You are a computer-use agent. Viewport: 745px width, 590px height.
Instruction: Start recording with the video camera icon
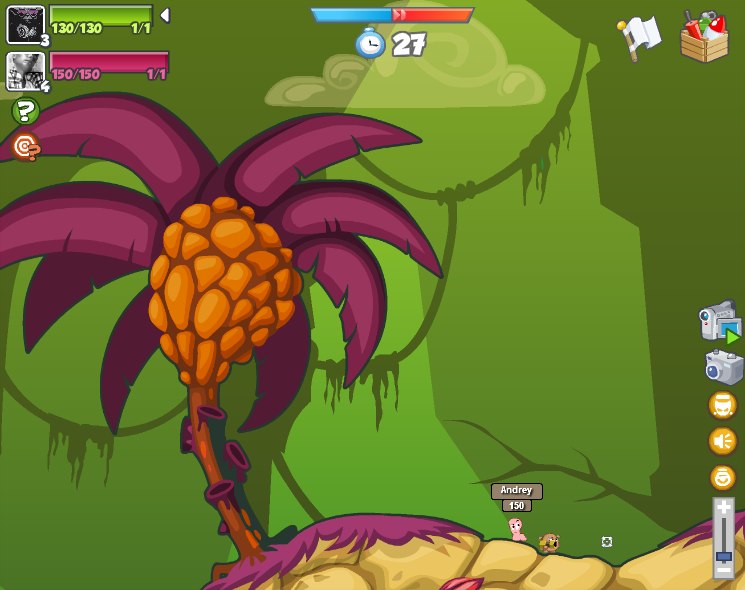pyautogui.click(x=720, y=321)
